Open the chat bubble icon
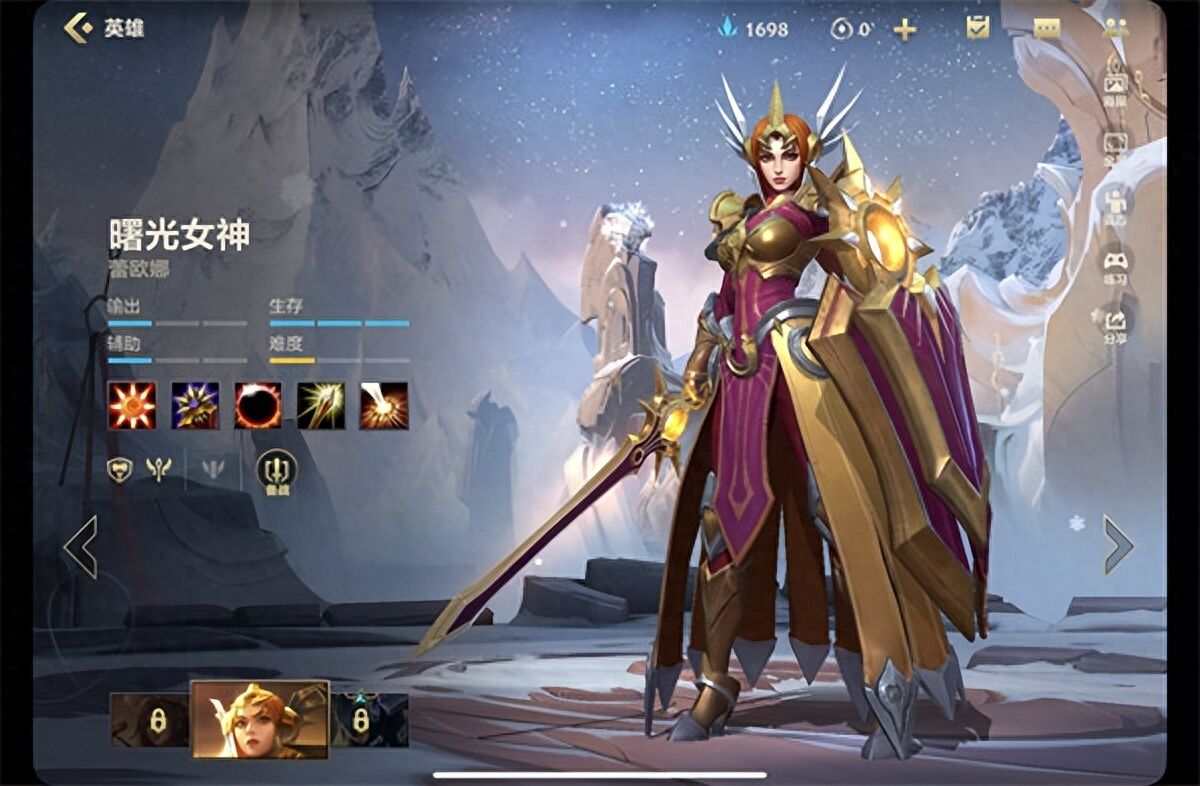The height and width of the screenshot is (786, 1200). (1047, 29)
